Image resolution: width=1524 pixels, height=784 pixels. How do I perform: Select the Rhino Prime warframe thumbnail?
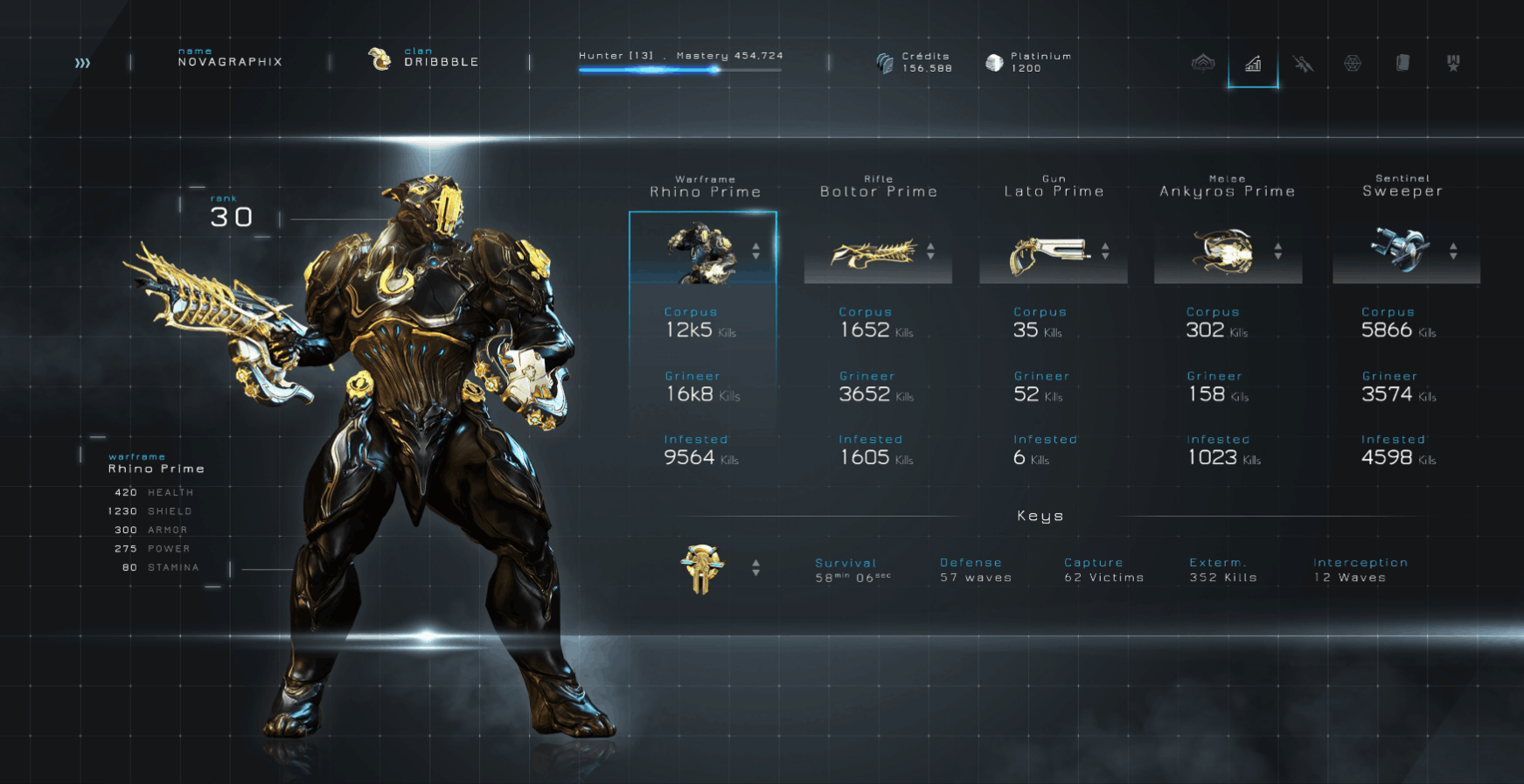pyautogui.click(x=699, y=252)
